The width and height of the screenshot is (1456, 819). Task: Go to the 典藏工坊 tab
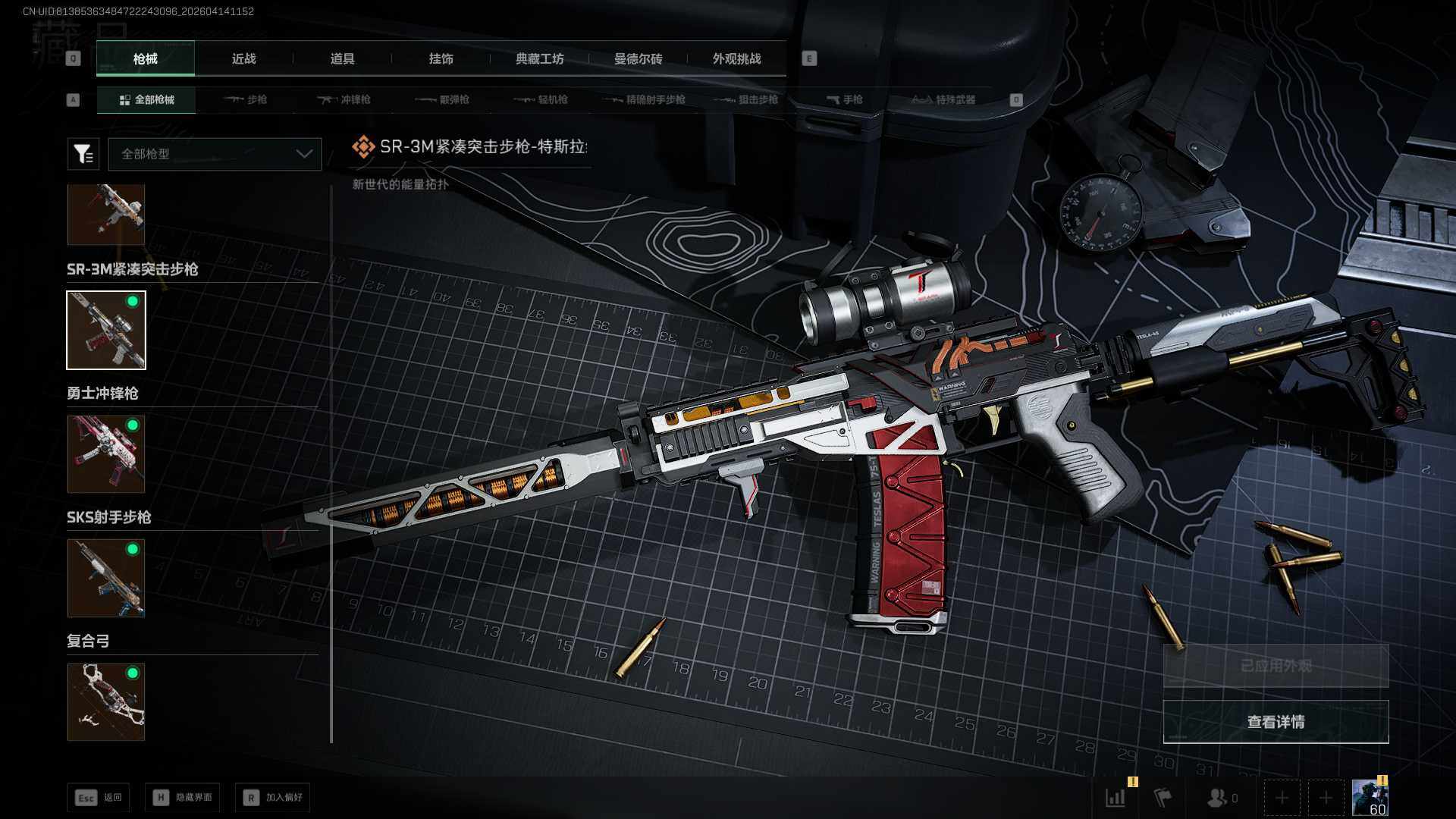[x=539, y=59]
